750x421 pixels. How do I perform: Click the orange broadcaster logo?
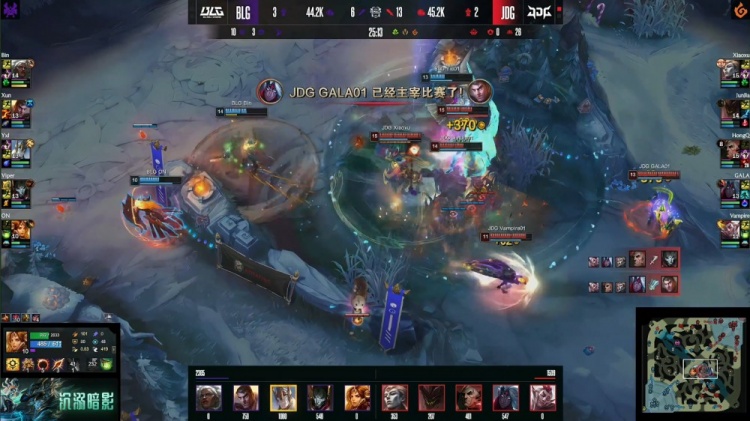[738, 10]
